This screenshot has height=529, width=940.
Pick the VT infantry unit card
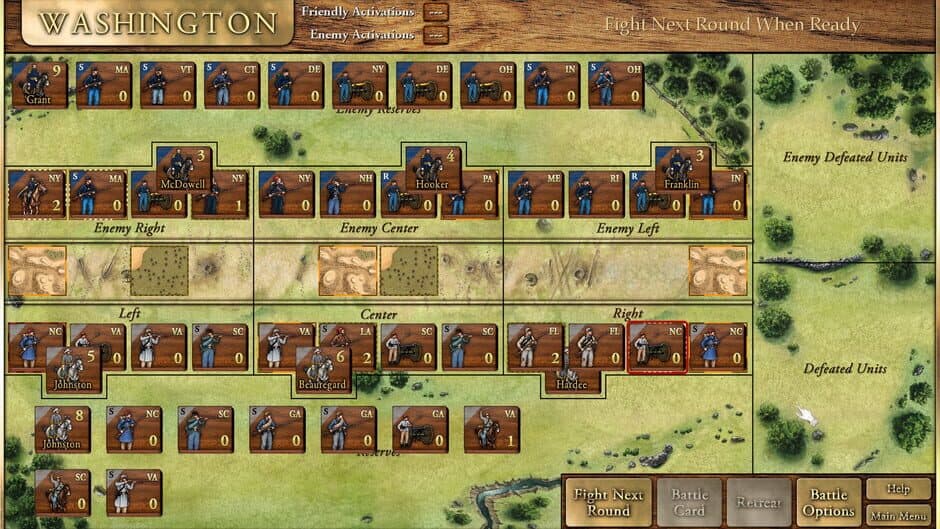[168, 84]
